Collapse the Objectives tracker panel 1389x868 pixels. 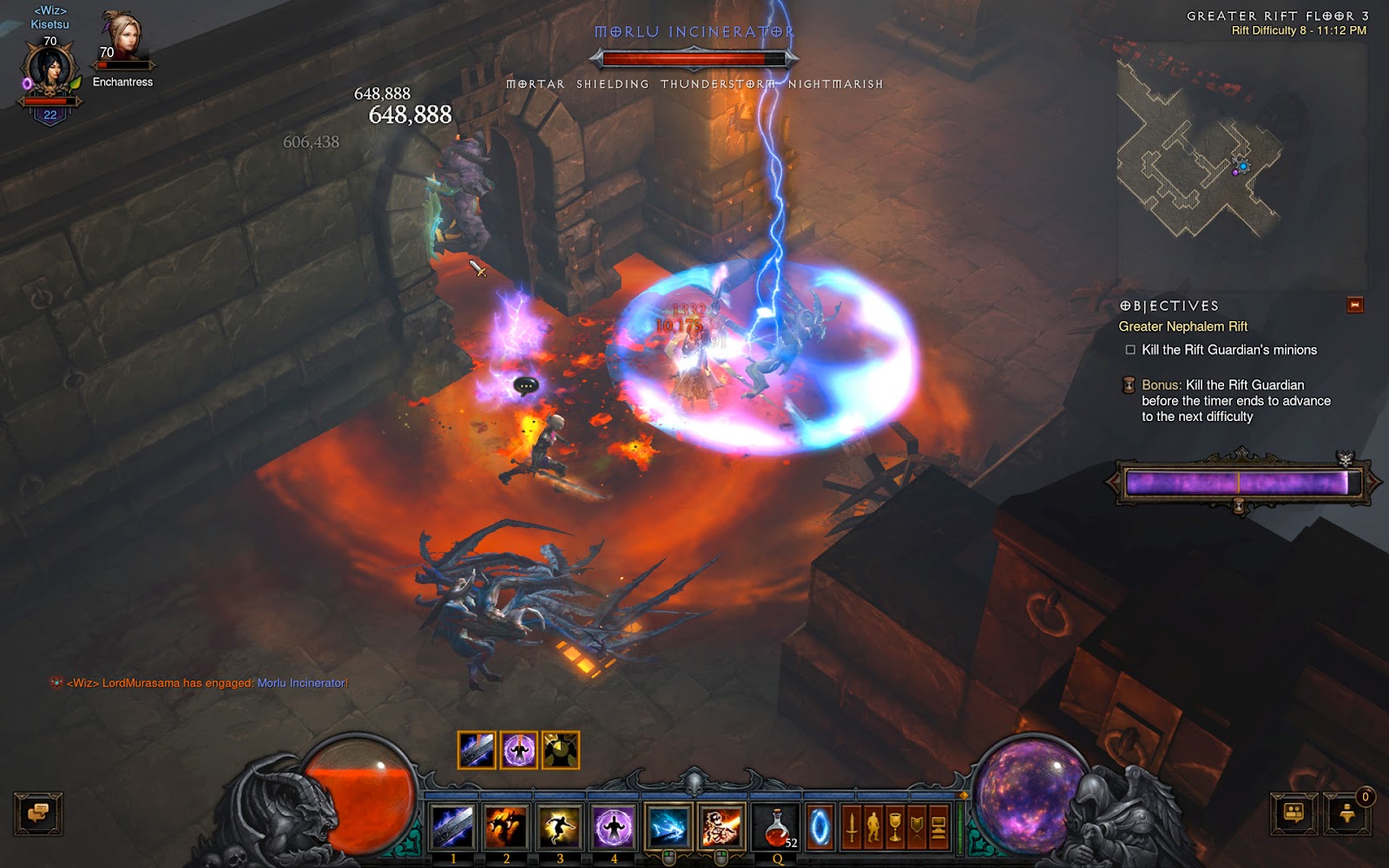click(1354, 305)
